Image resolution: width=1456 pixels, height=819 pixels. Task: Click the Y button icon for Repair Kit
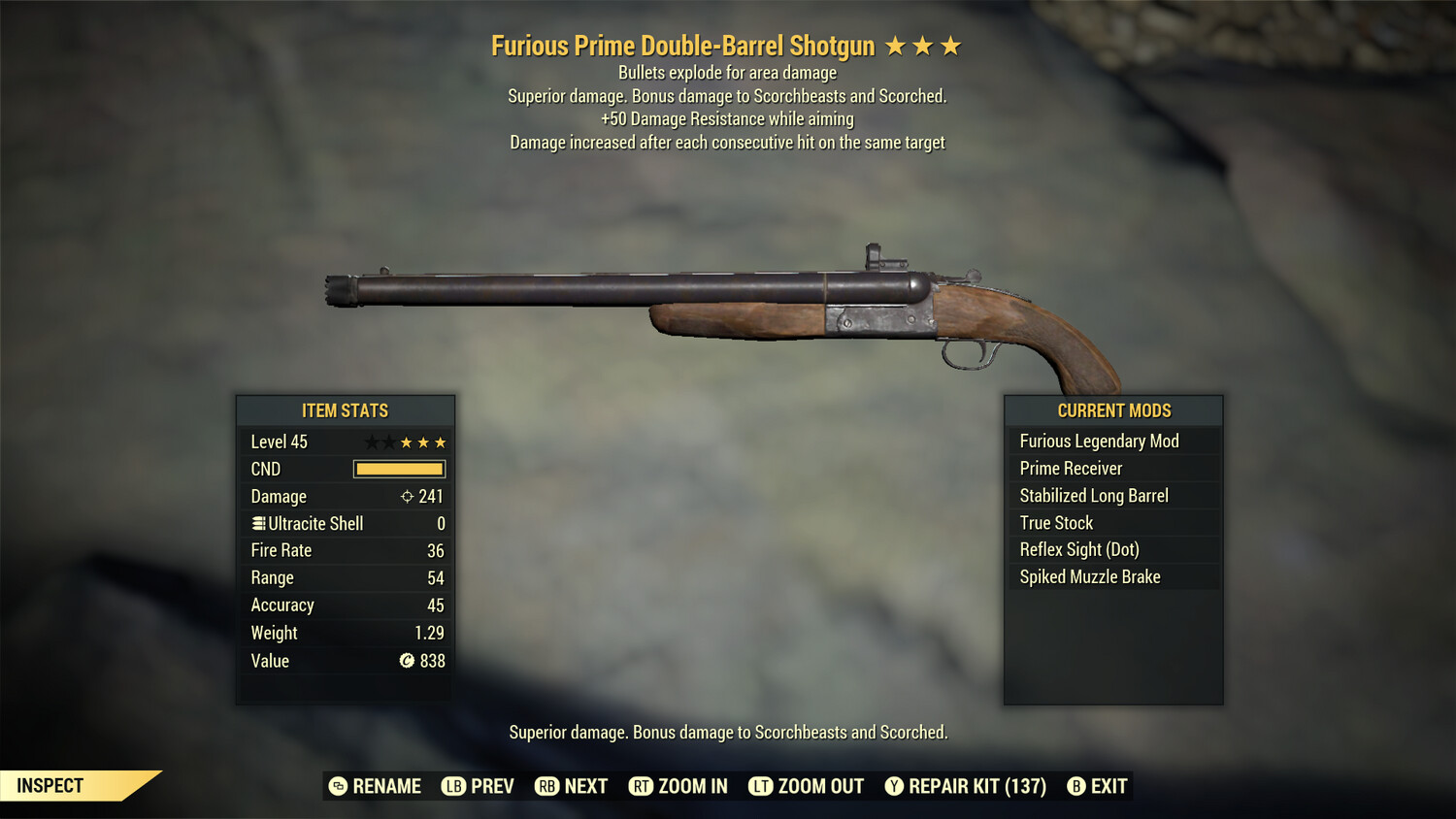[894, 786]
